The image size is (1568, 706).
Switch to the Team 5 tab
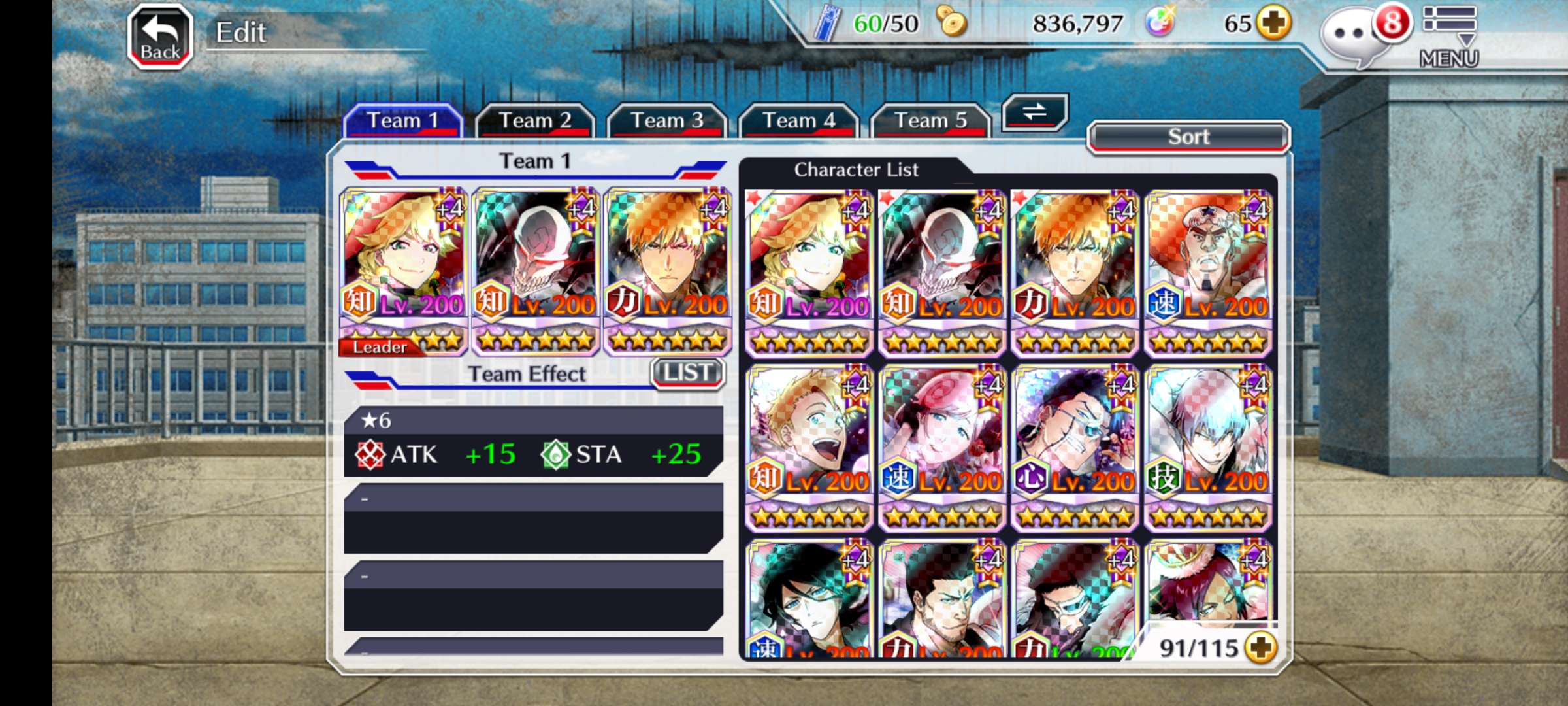coord(930,121)
